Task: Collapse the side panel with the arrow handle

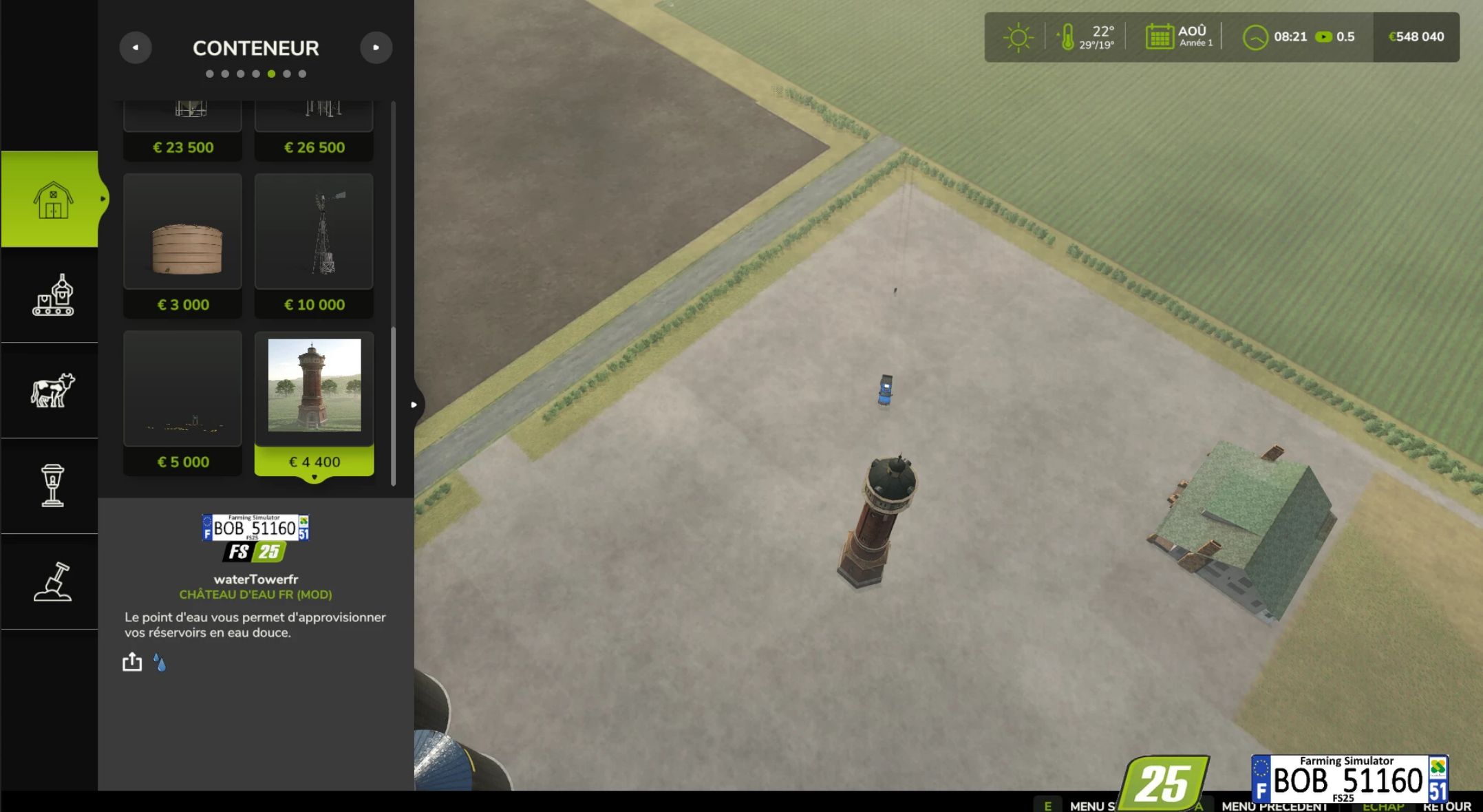Action: coord(414,405)
